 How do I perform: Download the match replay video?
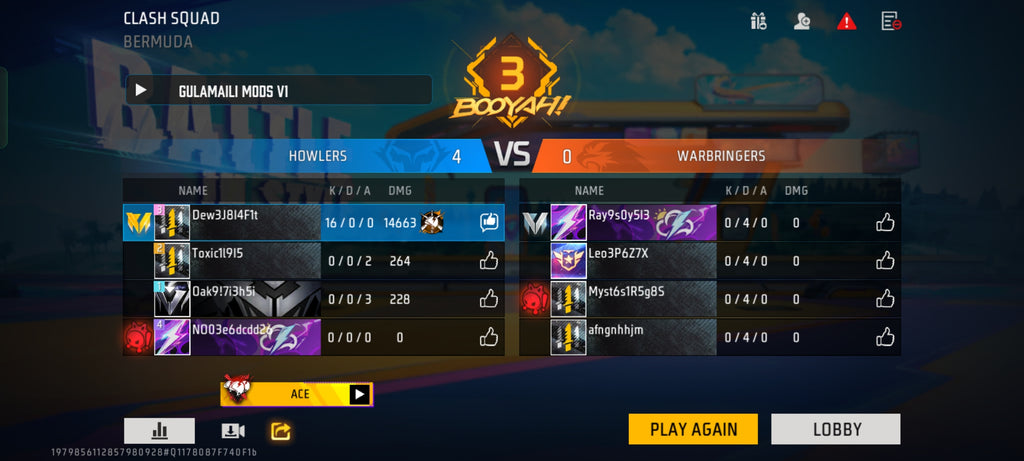coord(232,431)
